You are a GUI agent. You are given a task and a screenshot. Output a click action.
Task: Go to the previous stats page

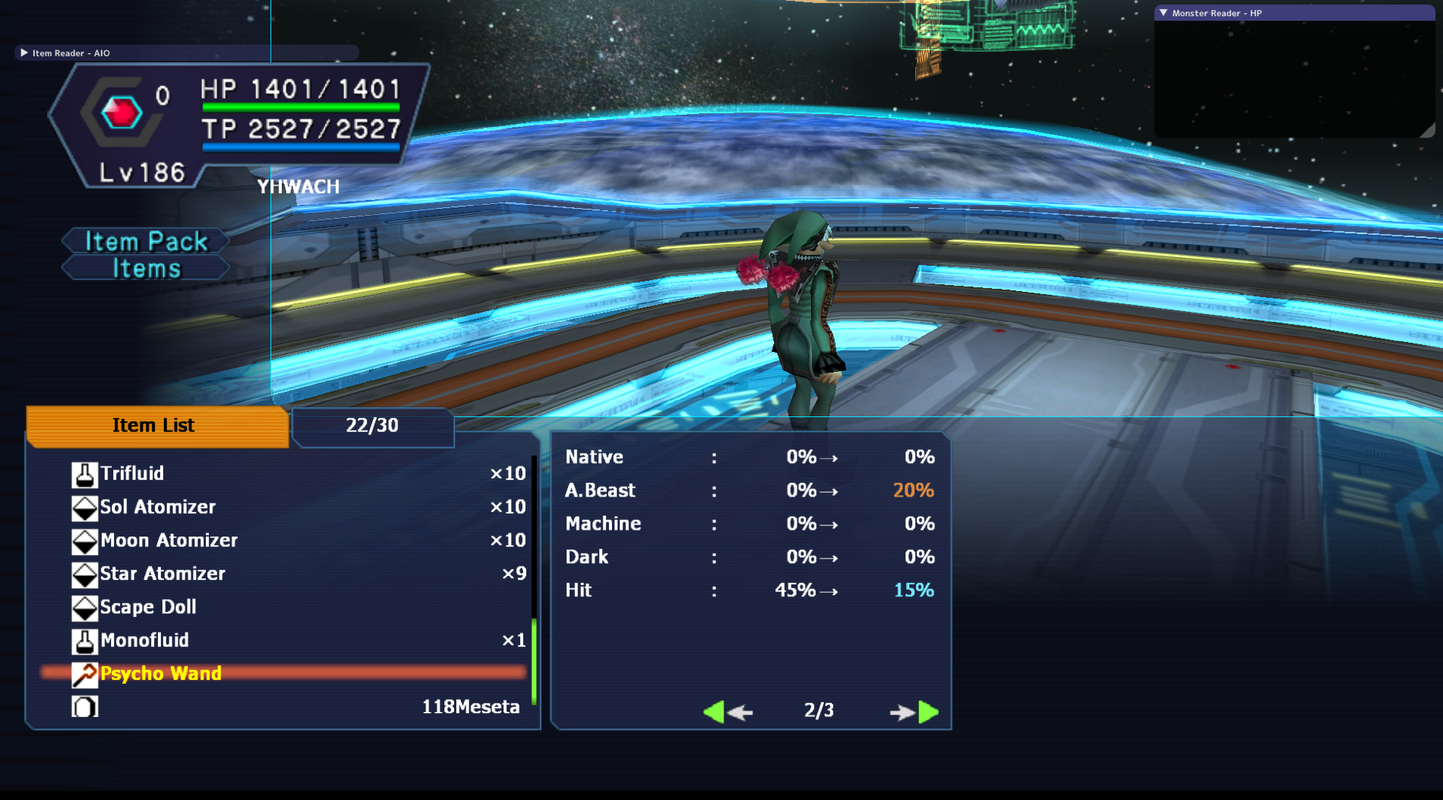pos(727,711)
